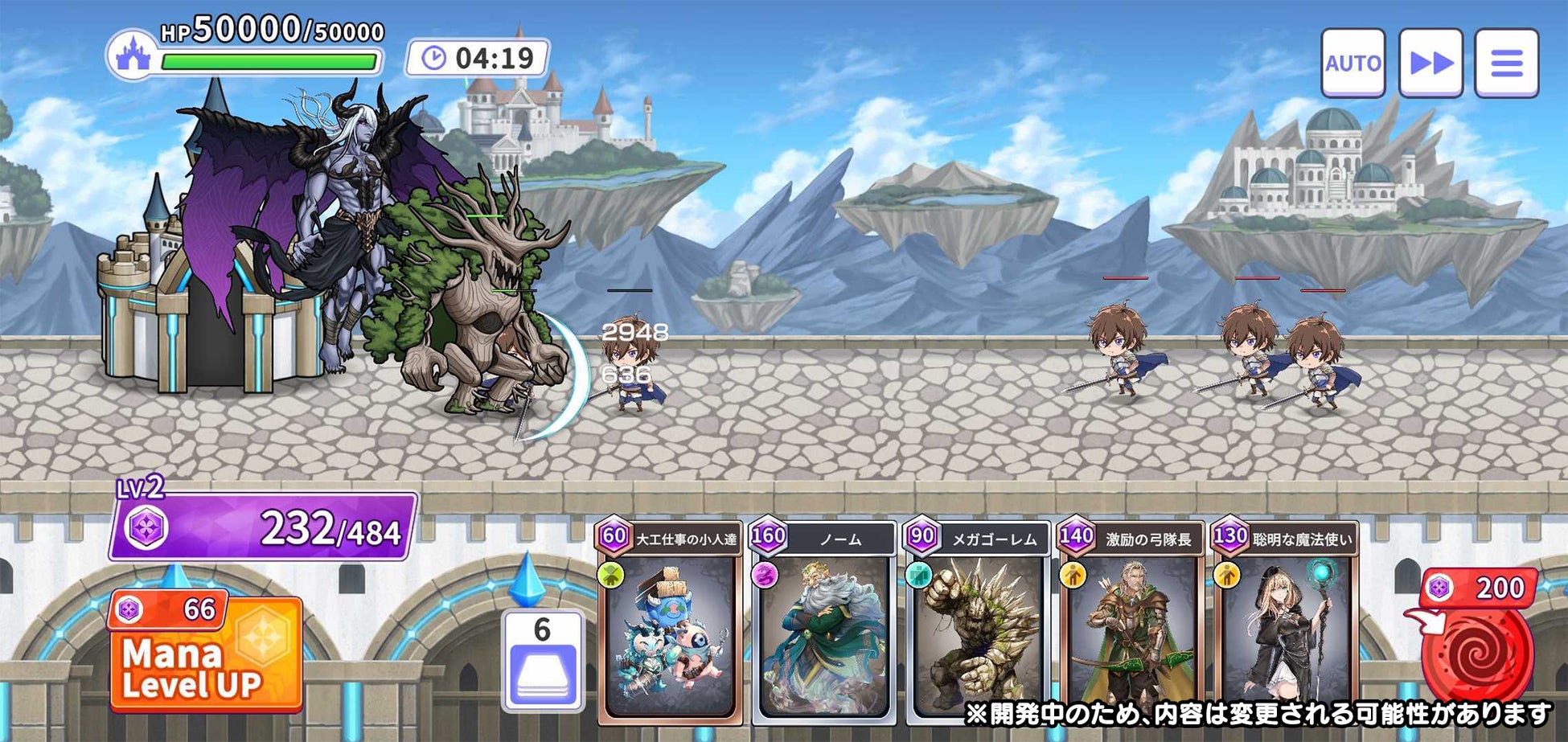Open the hamburger menu
This screenshot has height=742, width=1568.
[1506, 63]
